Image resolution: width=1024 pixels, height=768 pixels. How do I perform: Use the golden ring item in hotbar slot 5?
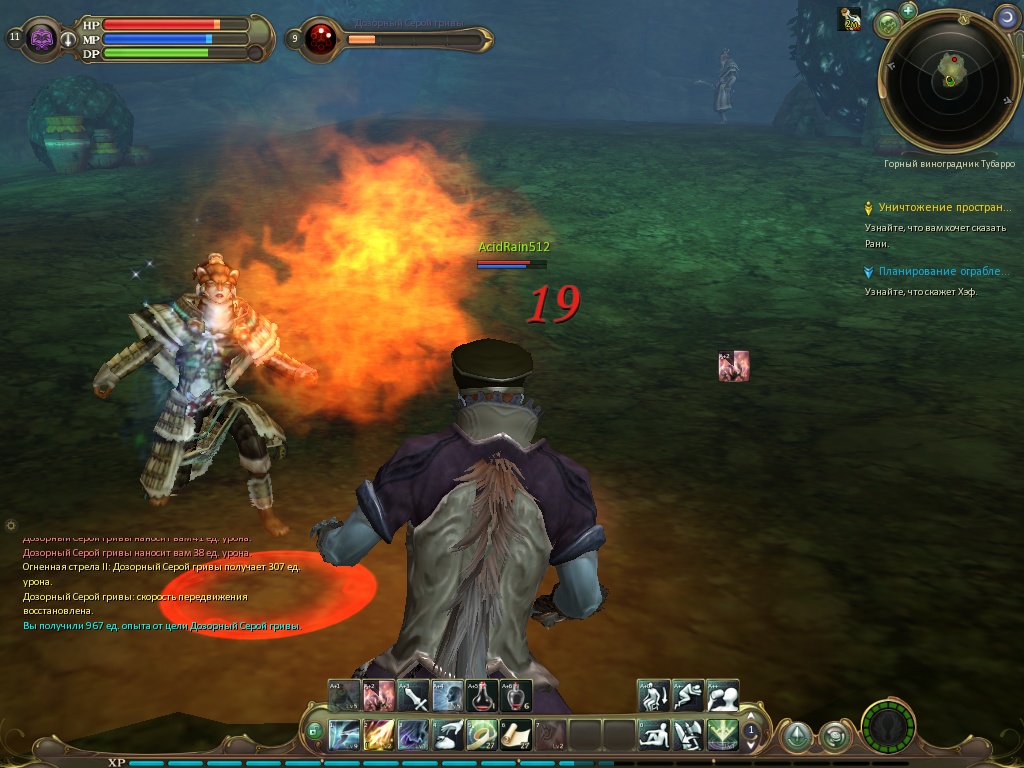point(481,735)
